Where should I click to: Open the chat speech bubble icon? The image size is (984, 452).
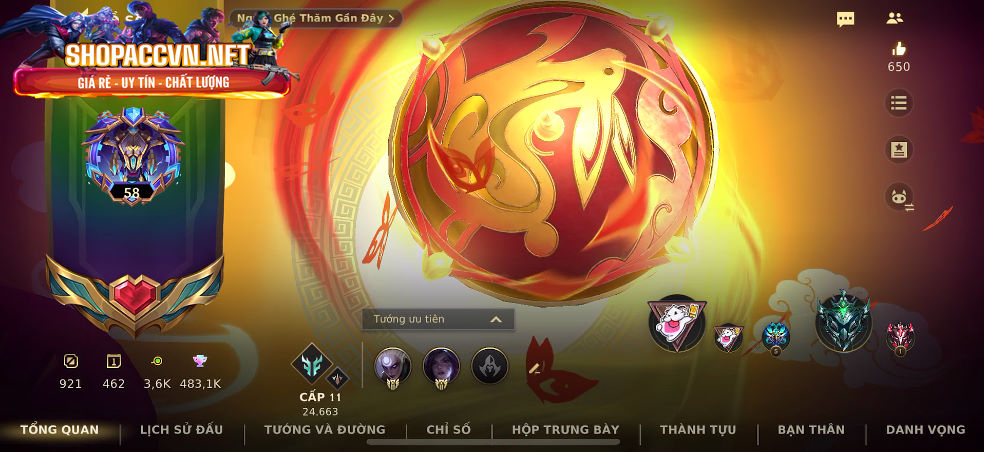coord(845,18)
